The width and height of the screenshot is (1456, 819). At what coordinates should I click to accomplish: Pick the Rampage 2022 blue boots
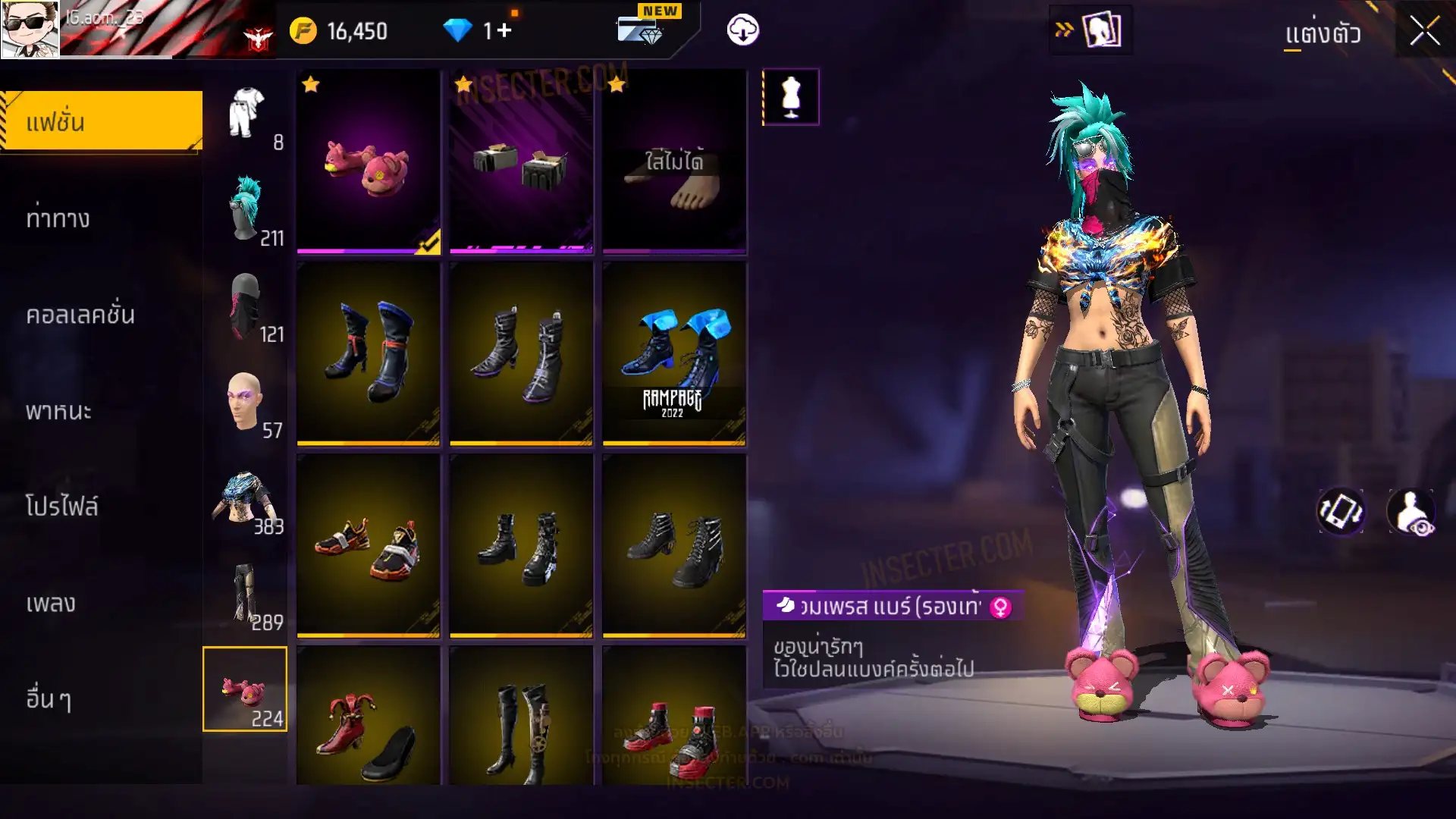tap(674, 353)
